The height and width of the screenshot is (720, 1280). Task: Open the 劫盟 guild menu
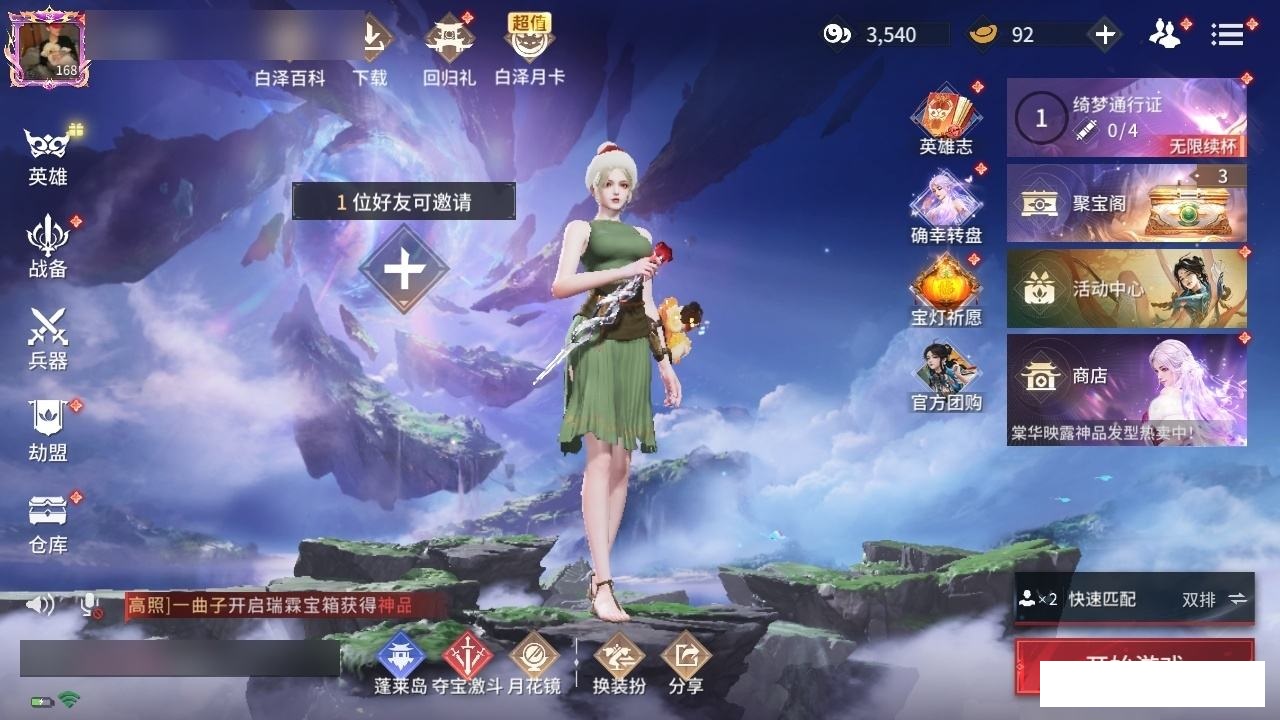pos(47,430)
